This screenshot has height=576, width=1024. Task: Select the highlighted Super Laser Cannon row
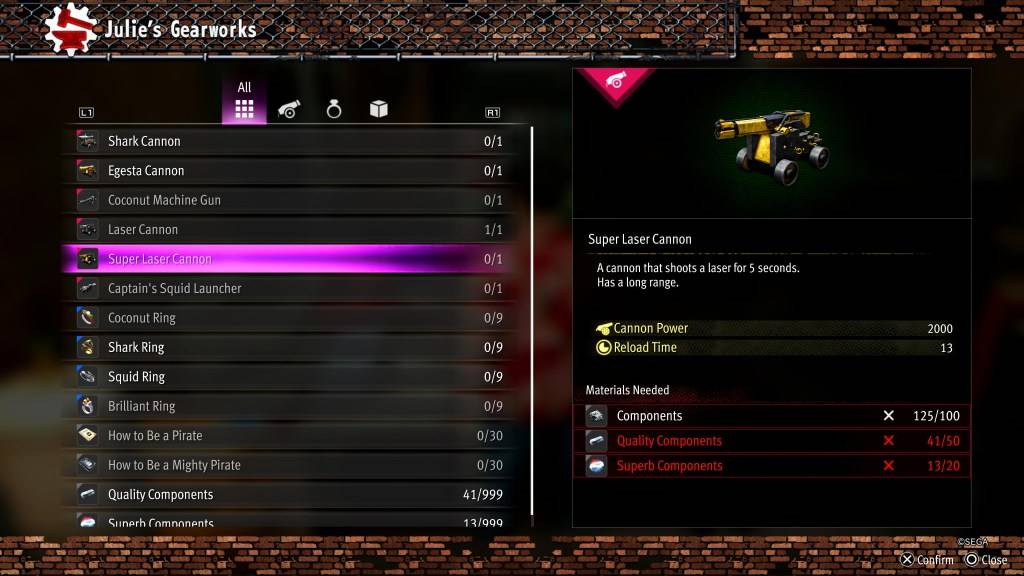tap(290, 259)
